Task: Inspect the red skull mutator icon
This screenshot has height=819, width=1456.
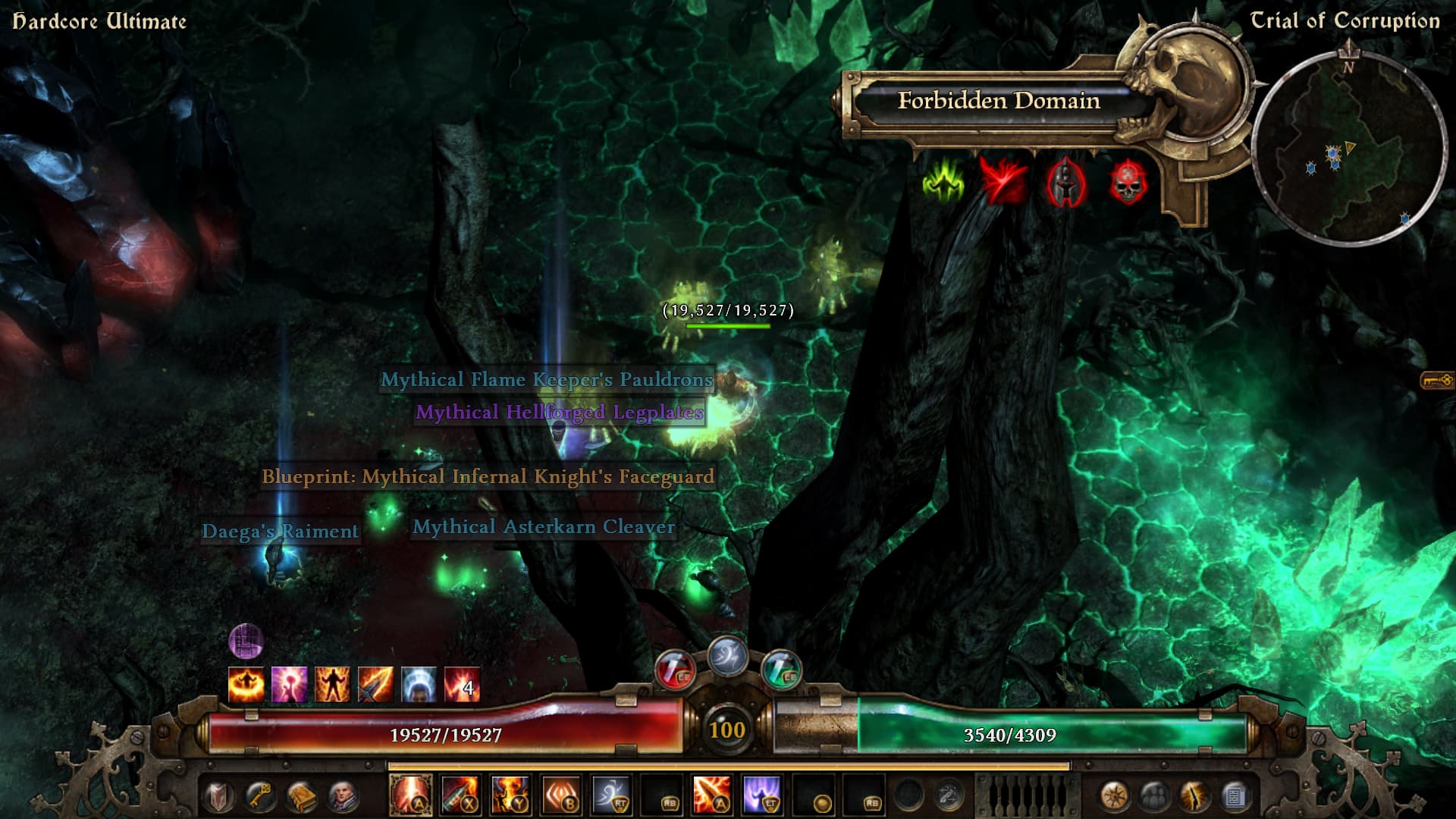Action: pos(1128,183)
